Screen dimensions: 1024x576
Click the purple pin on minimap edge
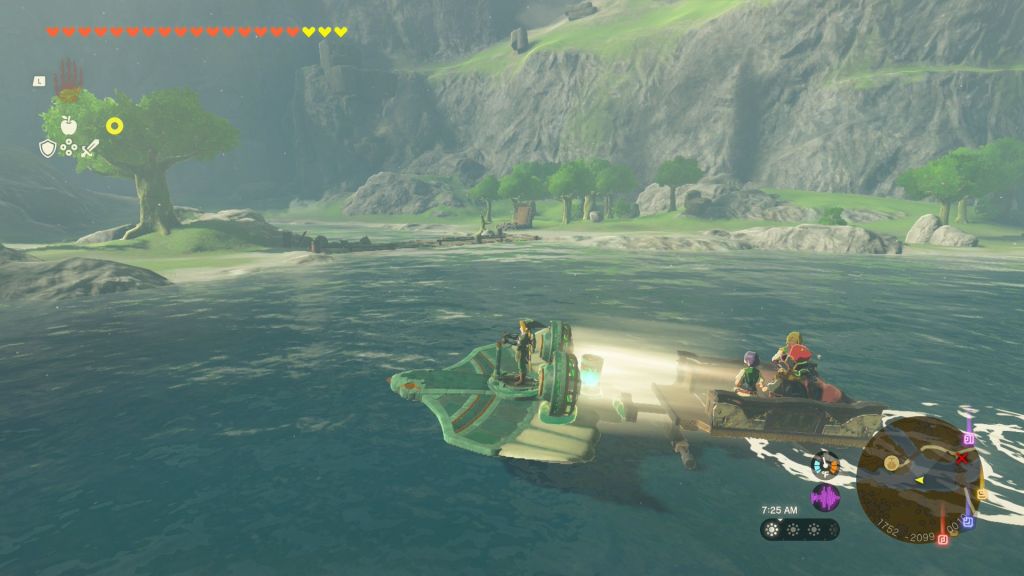(968, 437)
